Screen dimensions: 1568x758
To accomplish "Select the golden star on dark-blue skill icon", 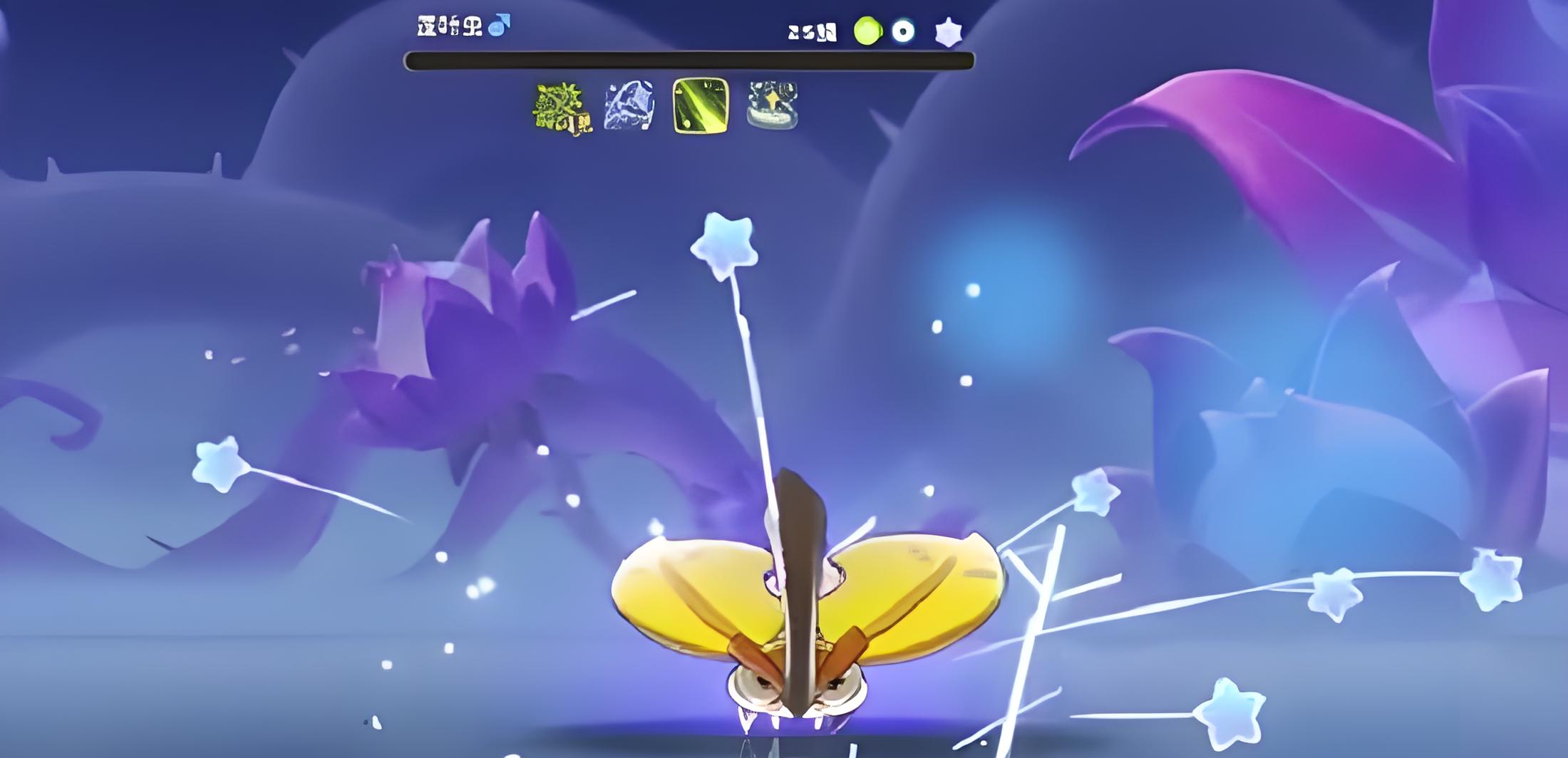I will [x=773, y=106].
